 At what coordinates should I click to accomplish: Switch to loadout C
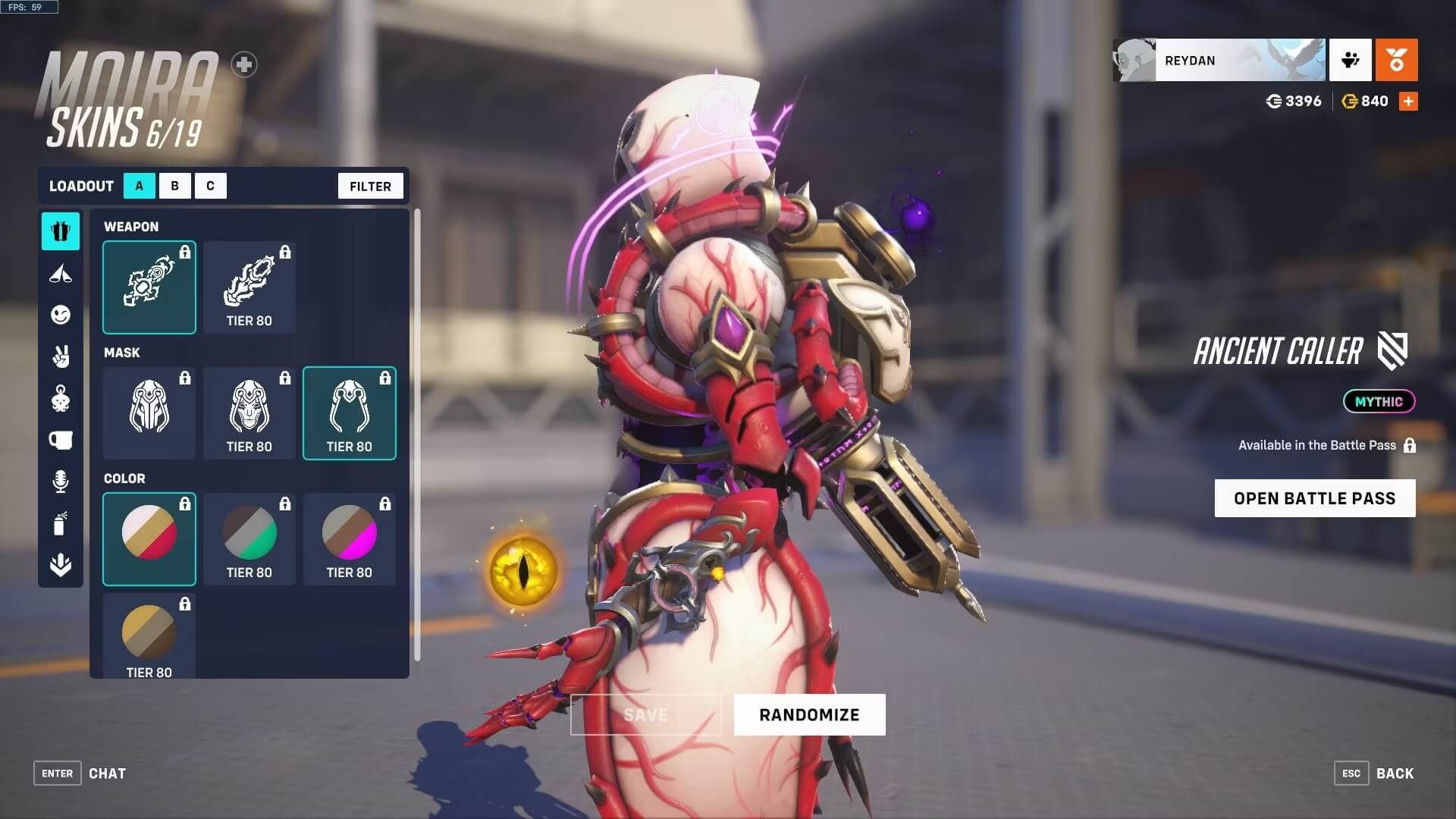point(210,186)
